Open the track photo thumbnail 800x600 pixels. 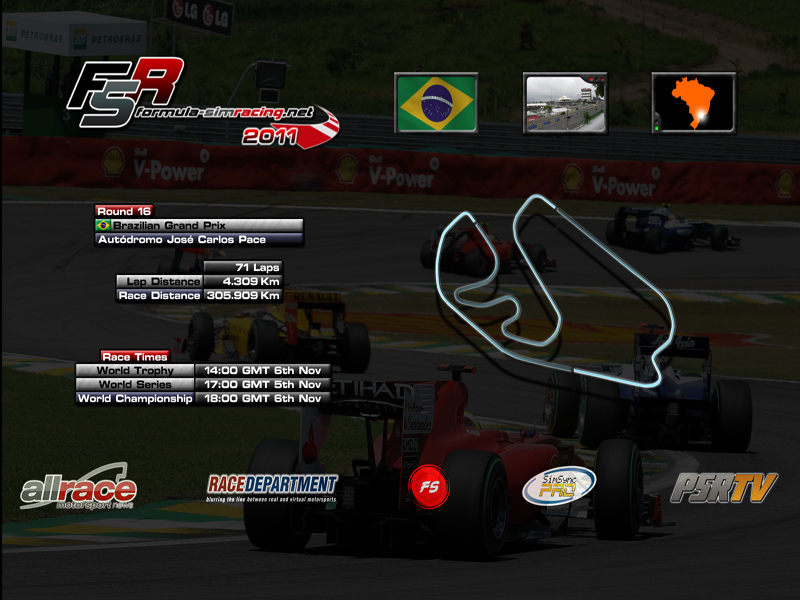565,103
